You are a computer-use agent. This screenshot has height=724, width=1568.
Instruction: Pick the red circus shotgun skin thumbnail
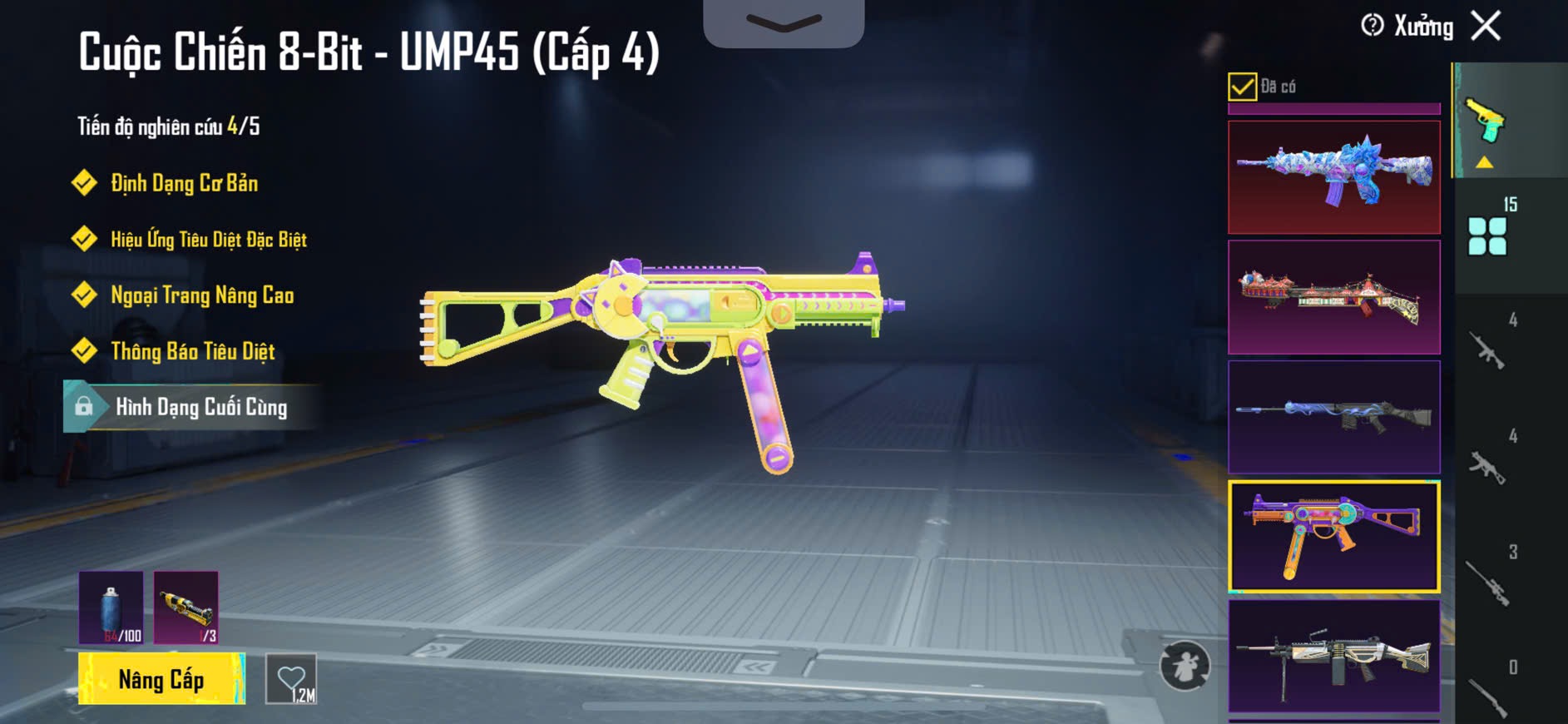tap(1333, 297)
